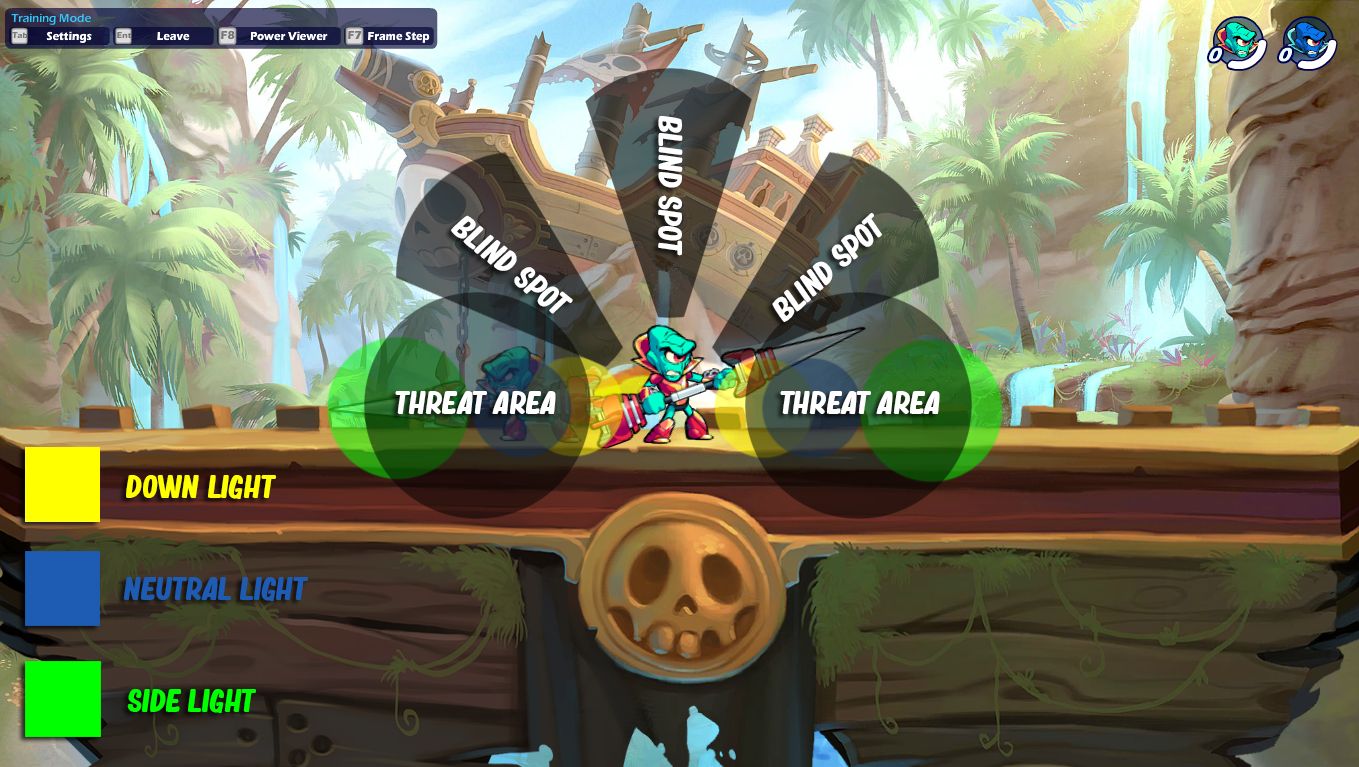Image resolution: width=1359 pixels, height=767 pixels.
Task: Open the Power Viewer
Action: [x=290, y=35]
